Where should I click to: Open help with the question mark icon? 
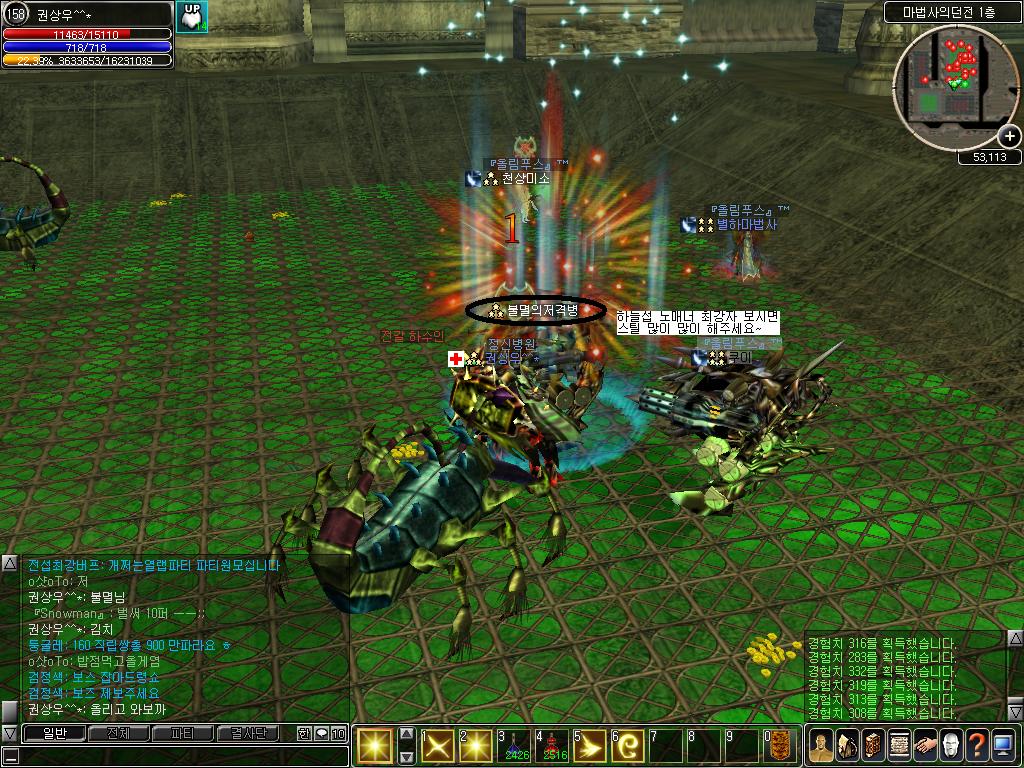(977, 746)
